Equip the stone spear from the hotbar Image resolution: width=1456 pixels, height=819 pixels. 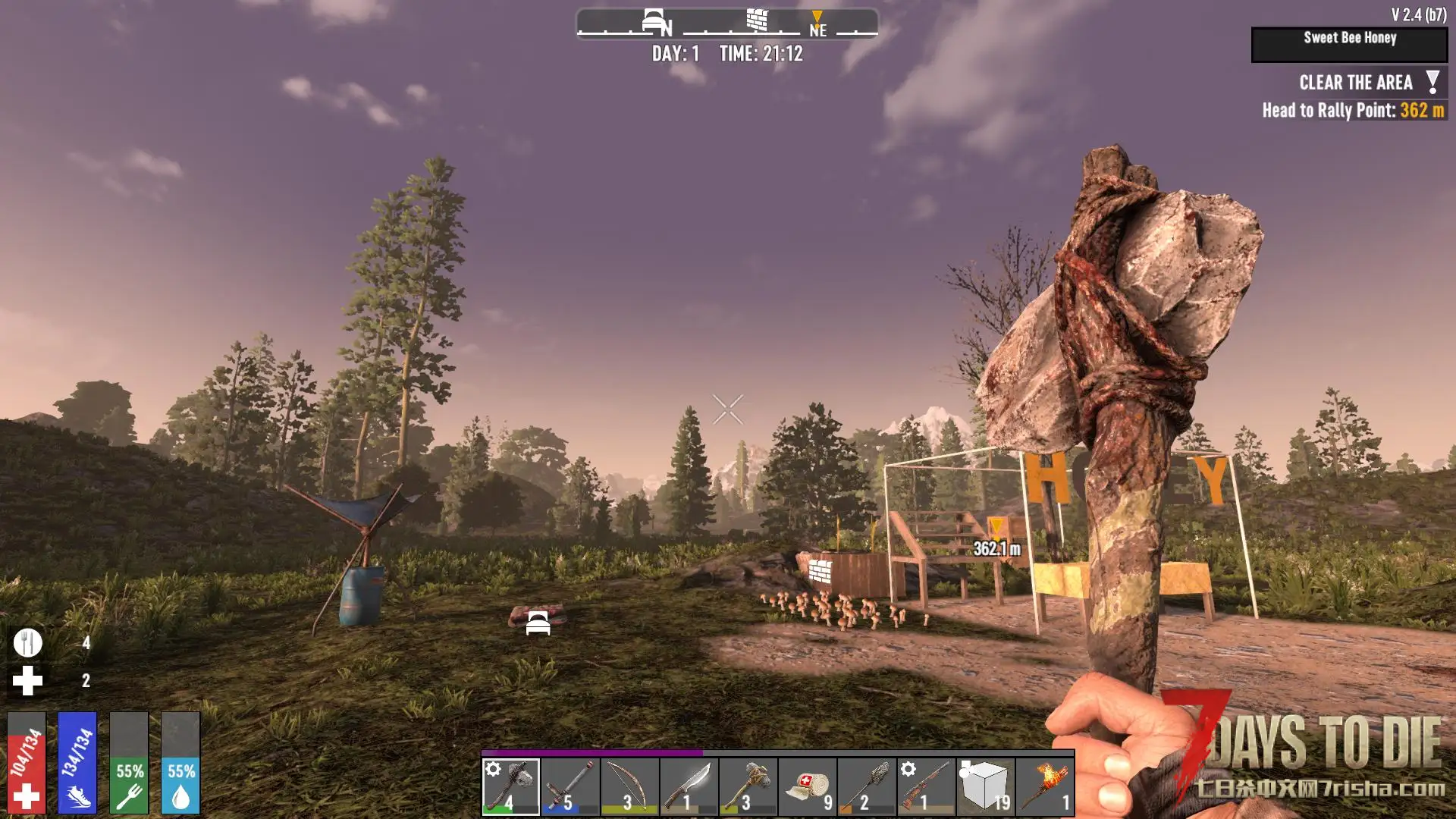[x=867, y=786]
